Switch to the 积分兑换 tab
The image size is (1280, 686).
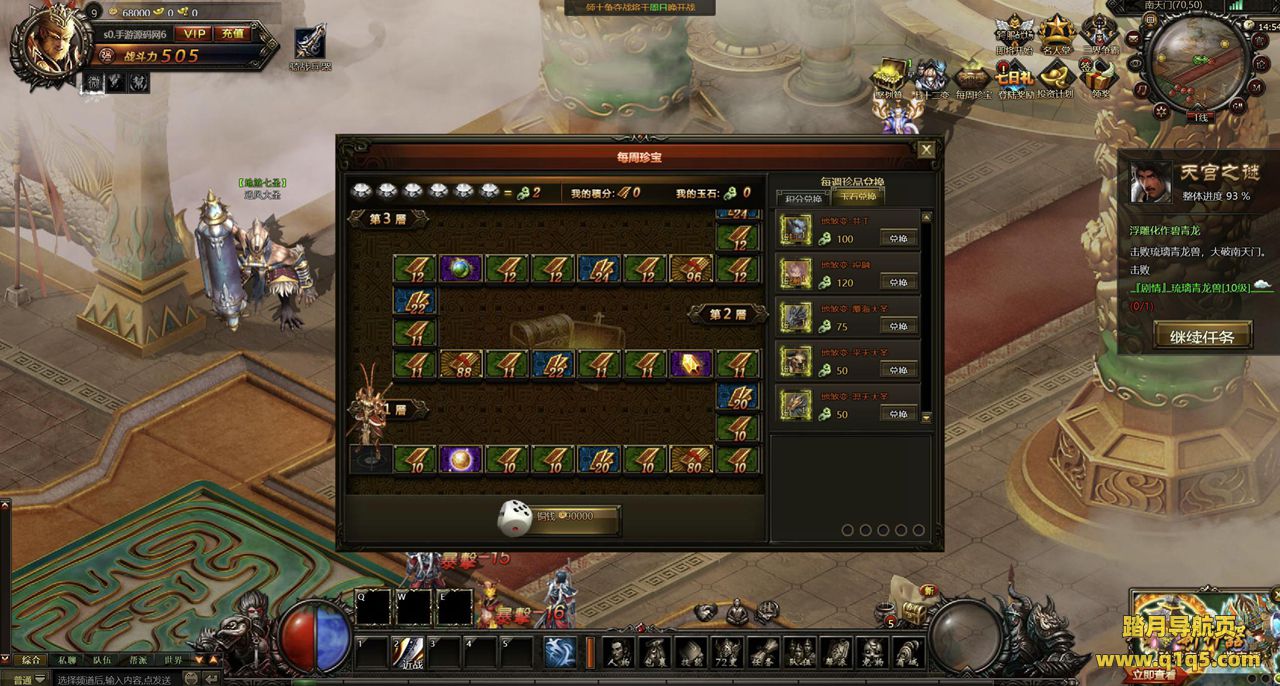point(801,198)
